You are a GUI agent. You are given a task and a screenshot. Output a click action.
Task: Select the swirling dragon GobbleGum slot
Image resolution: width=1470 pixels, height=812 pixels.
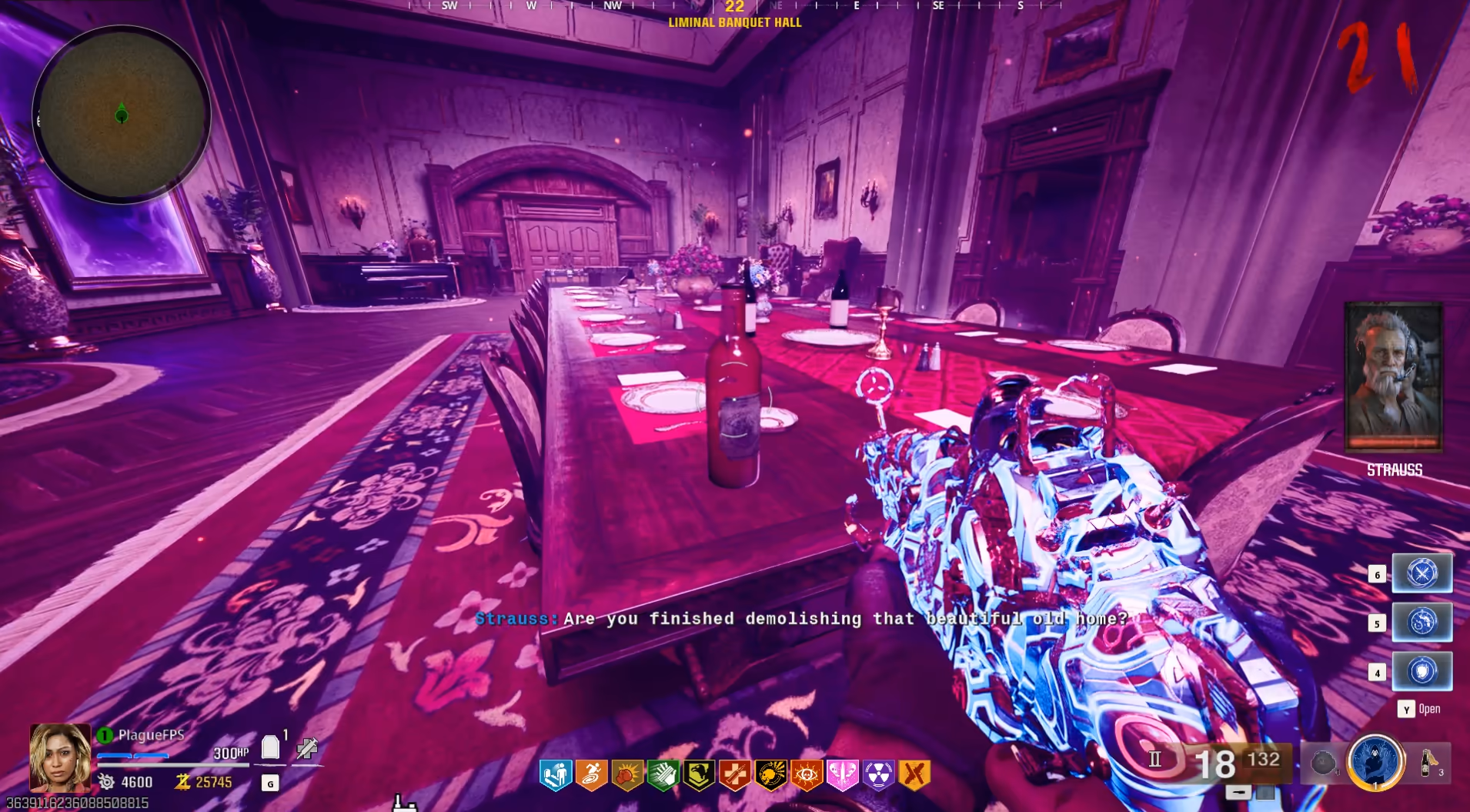click(x=1422, y=622)
